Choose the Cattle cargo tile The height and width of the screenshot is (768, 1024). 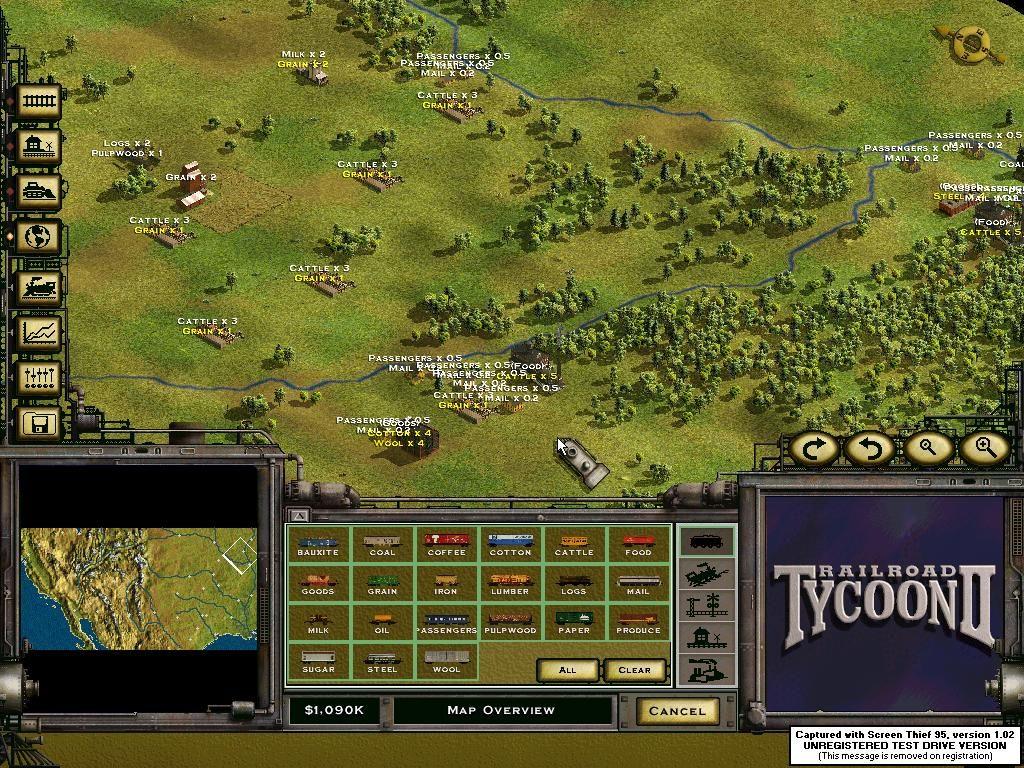pyautogui.click(x=574, y=545)
